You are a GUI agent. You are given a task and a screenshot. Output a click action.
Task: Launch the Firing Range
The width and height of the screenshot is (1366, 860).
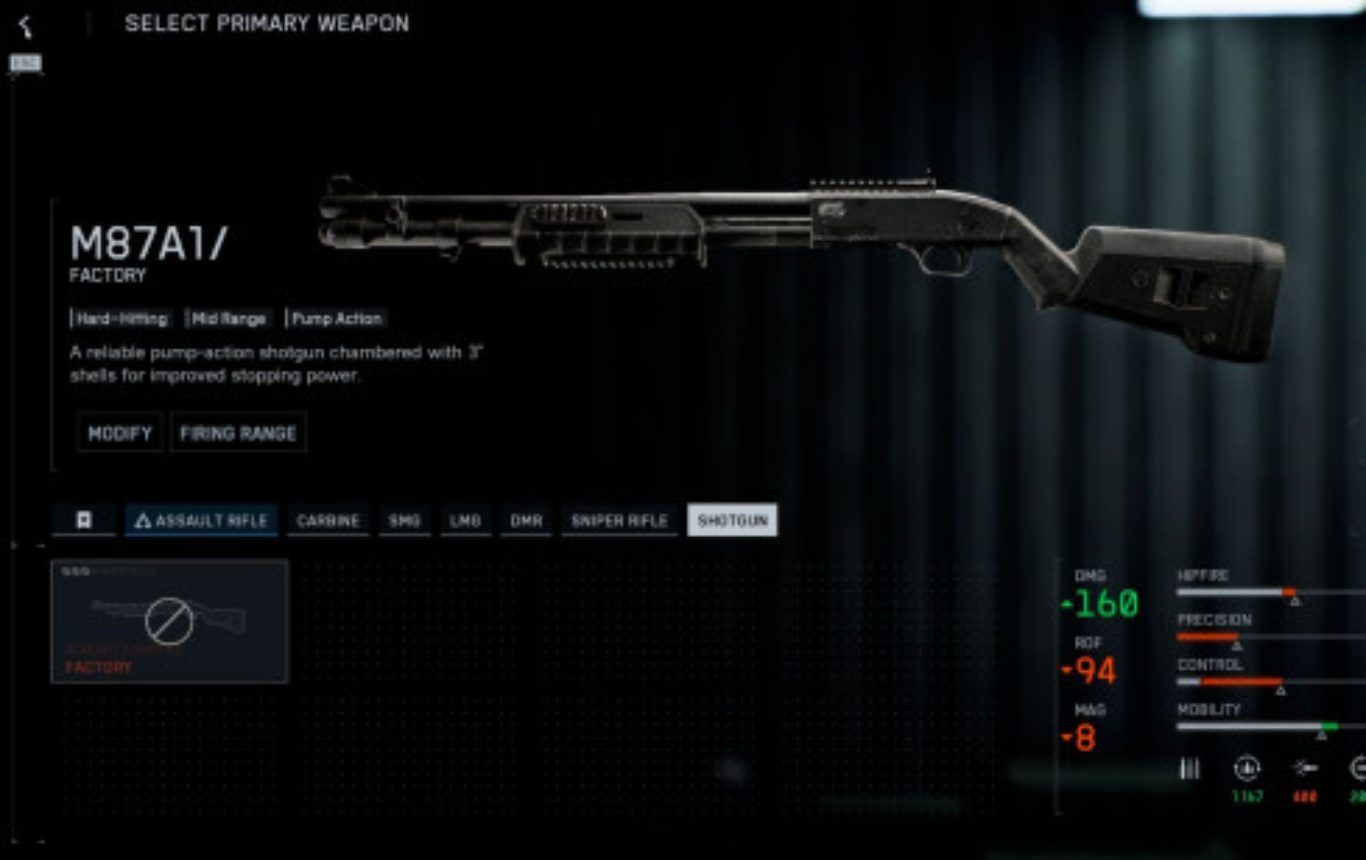coord(238,433)
